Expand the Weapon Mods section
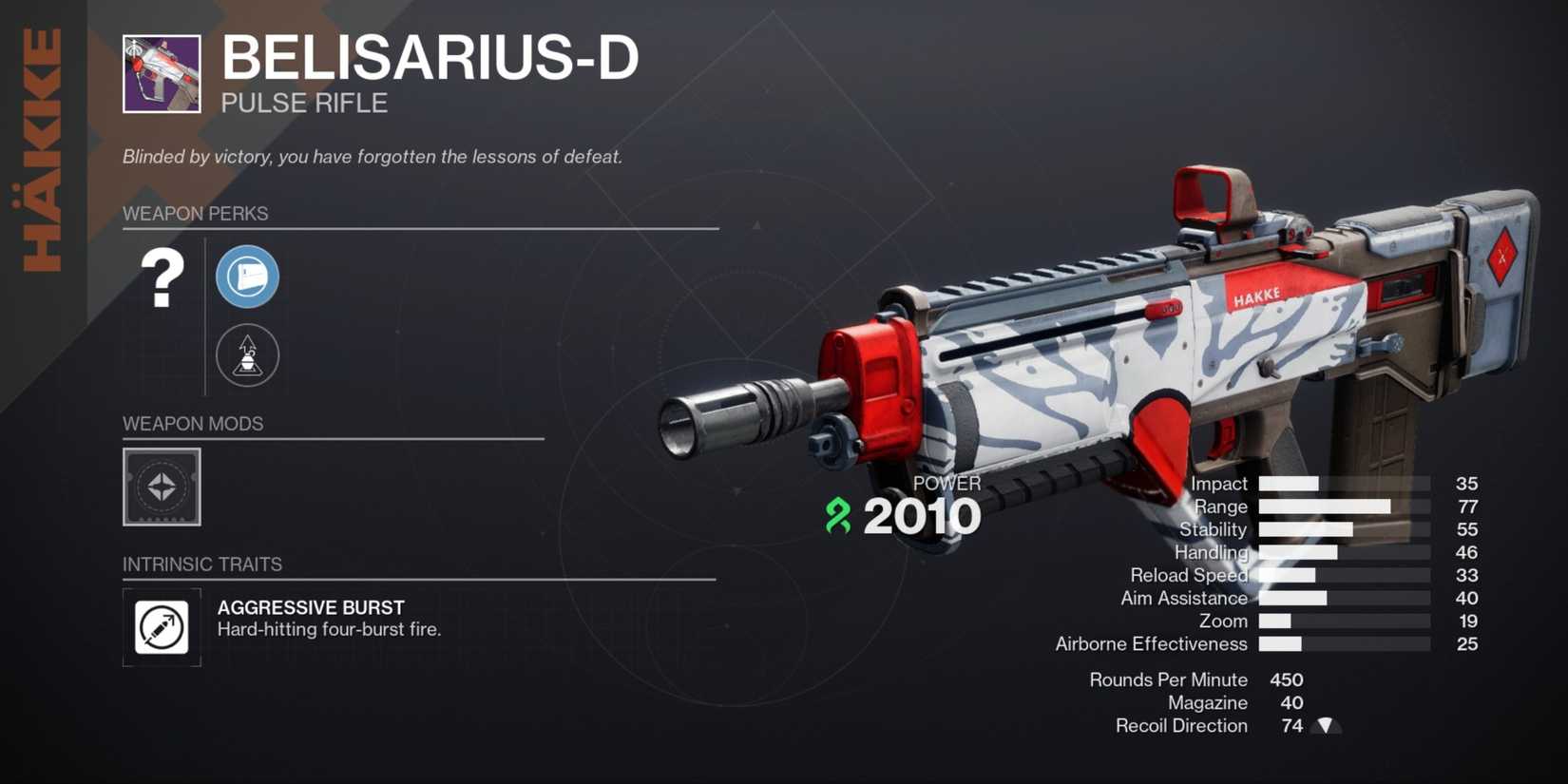The image size is (1568, 784). click(x=193, y=424)
